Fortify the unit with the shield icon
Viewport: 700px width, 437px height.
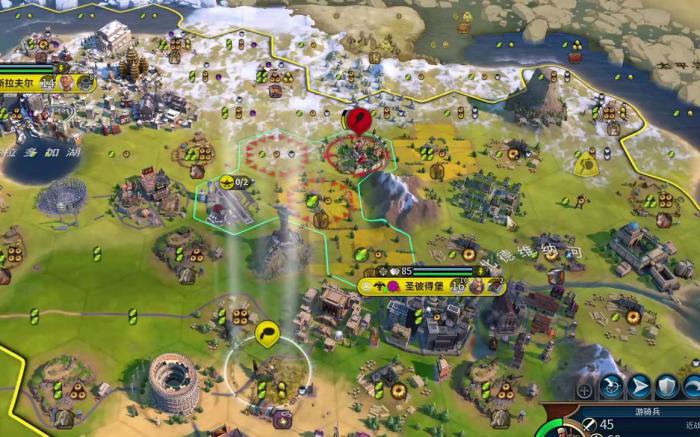click(x=666, y=387)
